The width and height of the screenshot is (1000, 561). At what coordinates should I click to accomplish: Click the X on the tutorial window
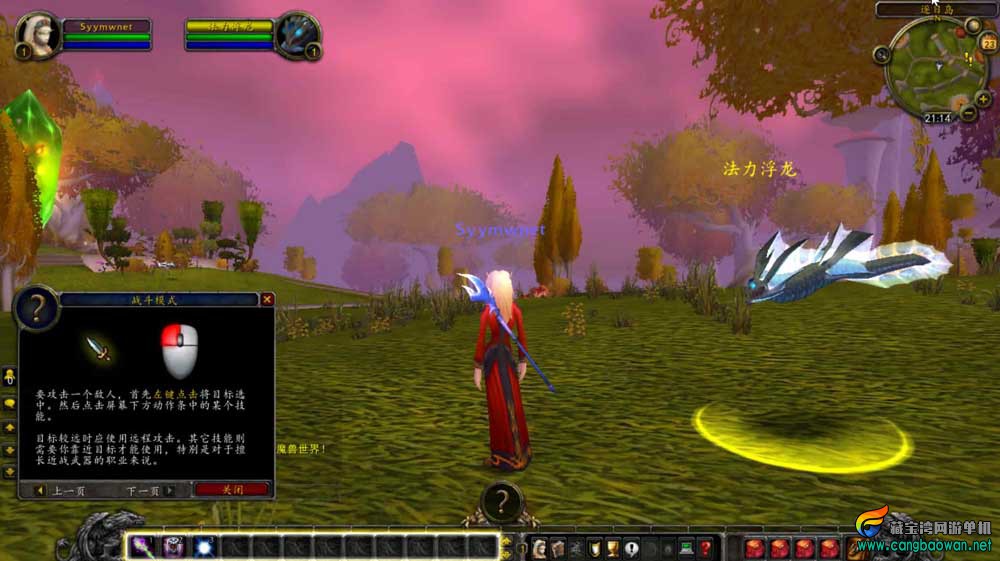coord(267,299)
